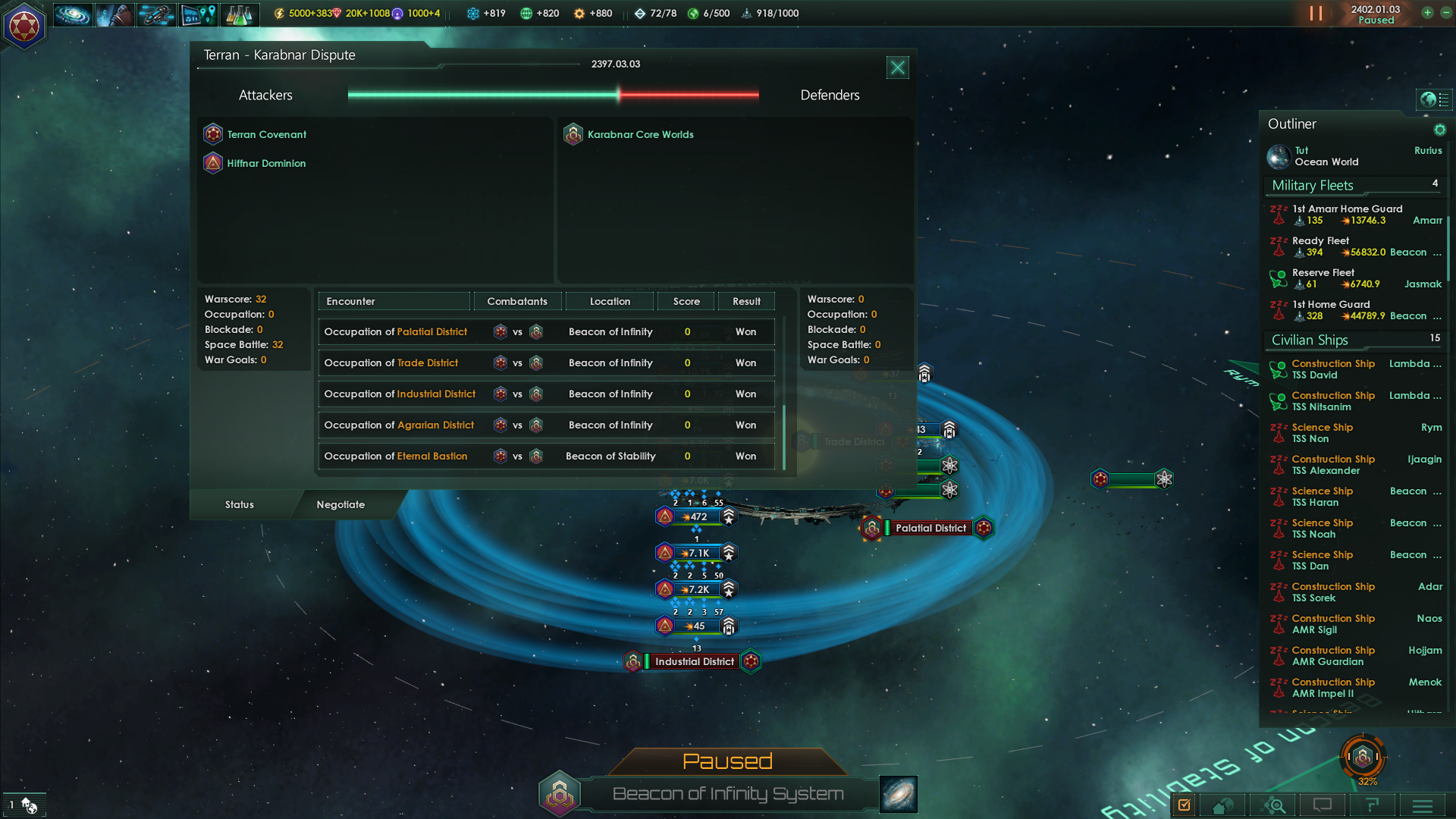The width and height of the screenshot is (1456, 819).
Task: Open the empire emblem in the top-left corner
Action: coord(24,27)
